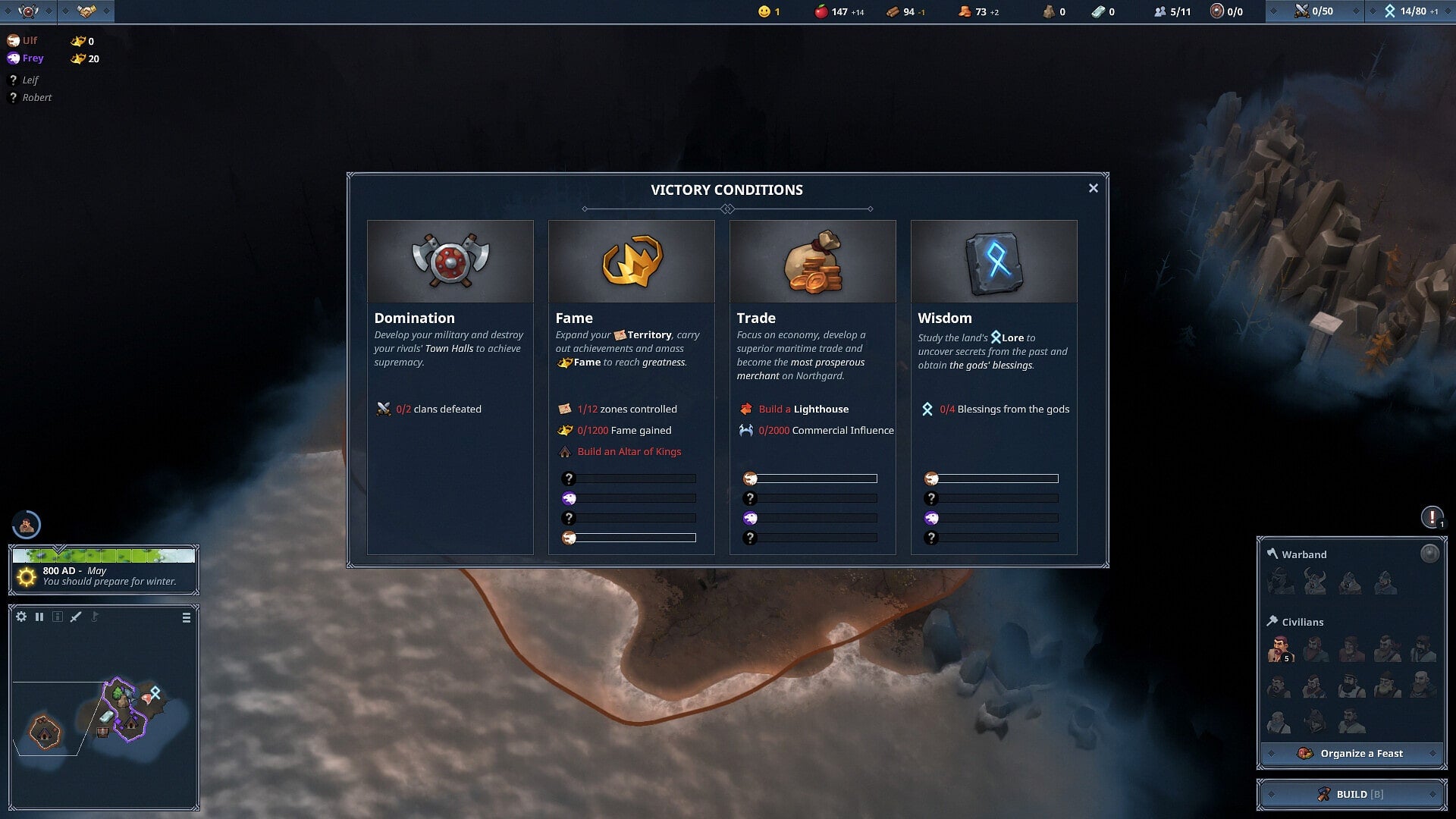Open minimap settings with the gear icon
Screen dimensions: 1456x819
21,617
